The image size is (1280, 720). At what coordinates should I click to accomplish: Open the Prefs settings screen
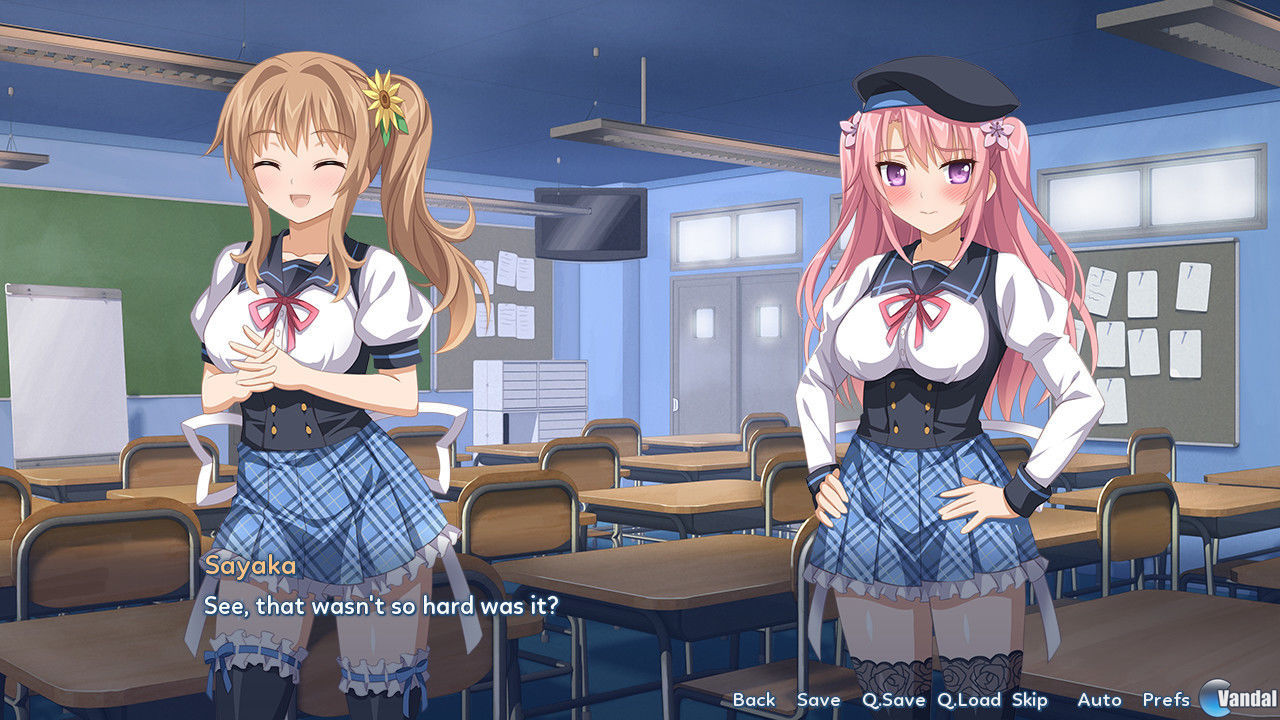1166,701
